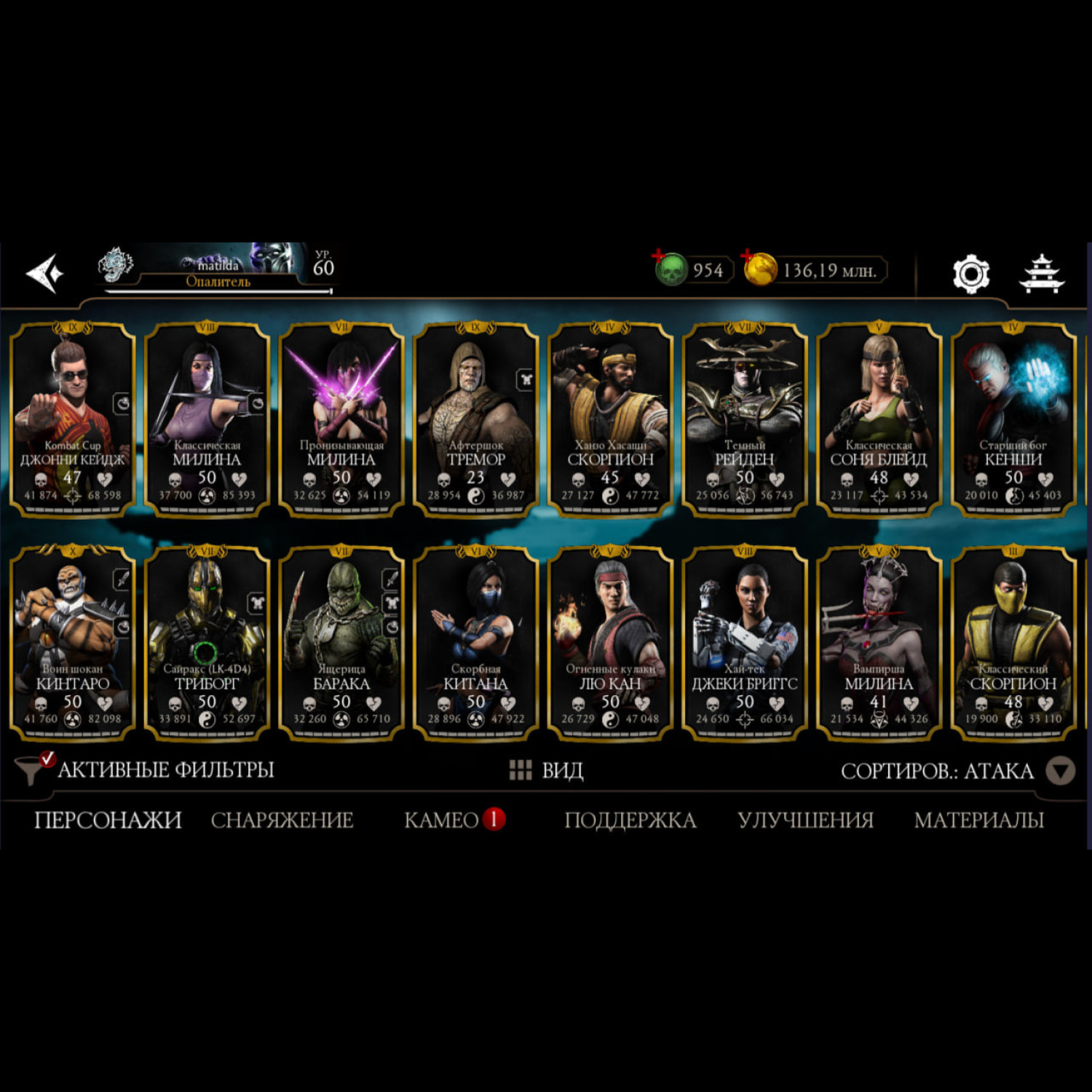The width and height of the screenshot is (1092, 1092).
Task: Pick the Классическая Соня Блейд card
Action: click(x=879, y=419)
